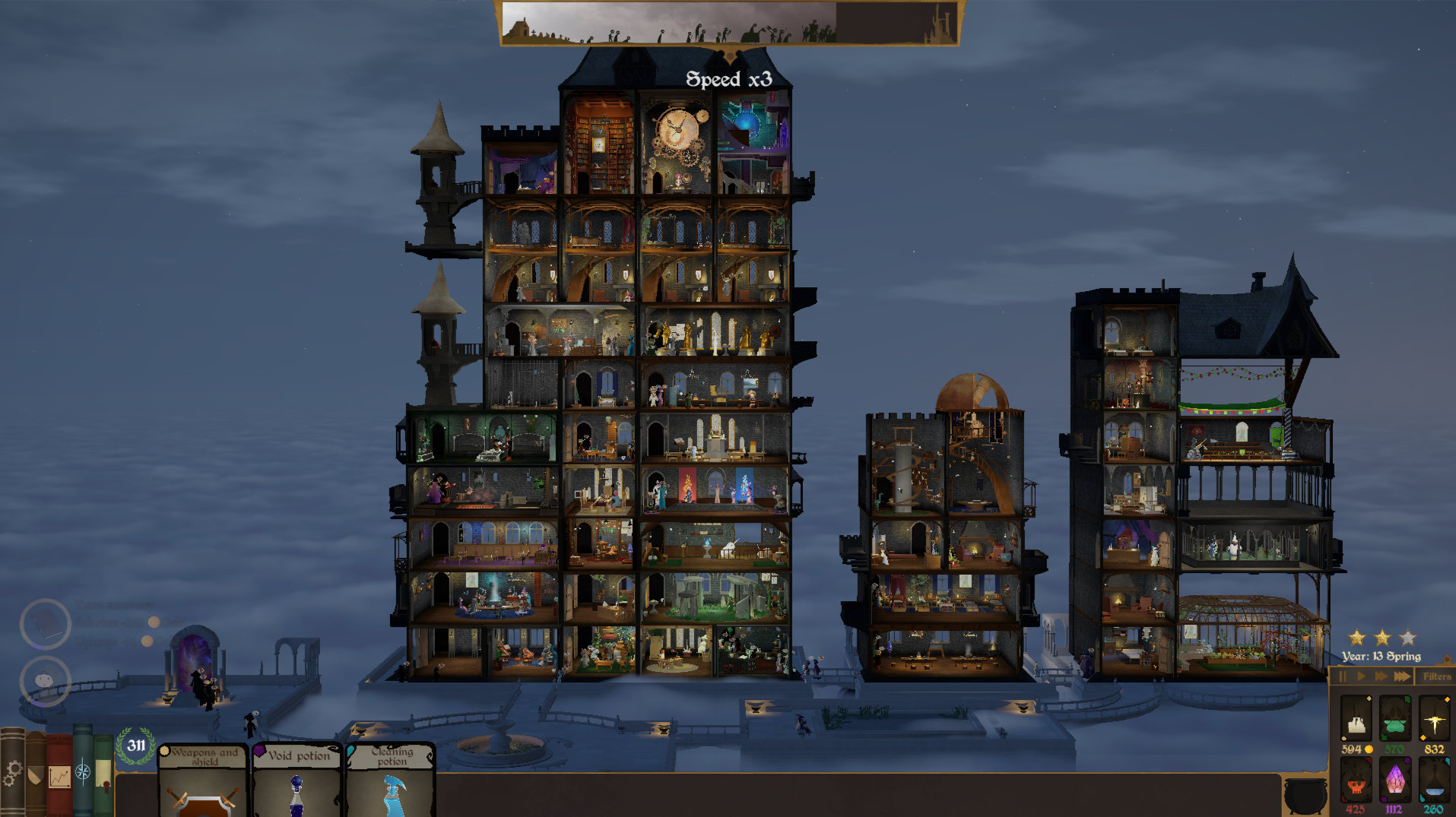Select the Weapons and shield card

tap(204, 779)
